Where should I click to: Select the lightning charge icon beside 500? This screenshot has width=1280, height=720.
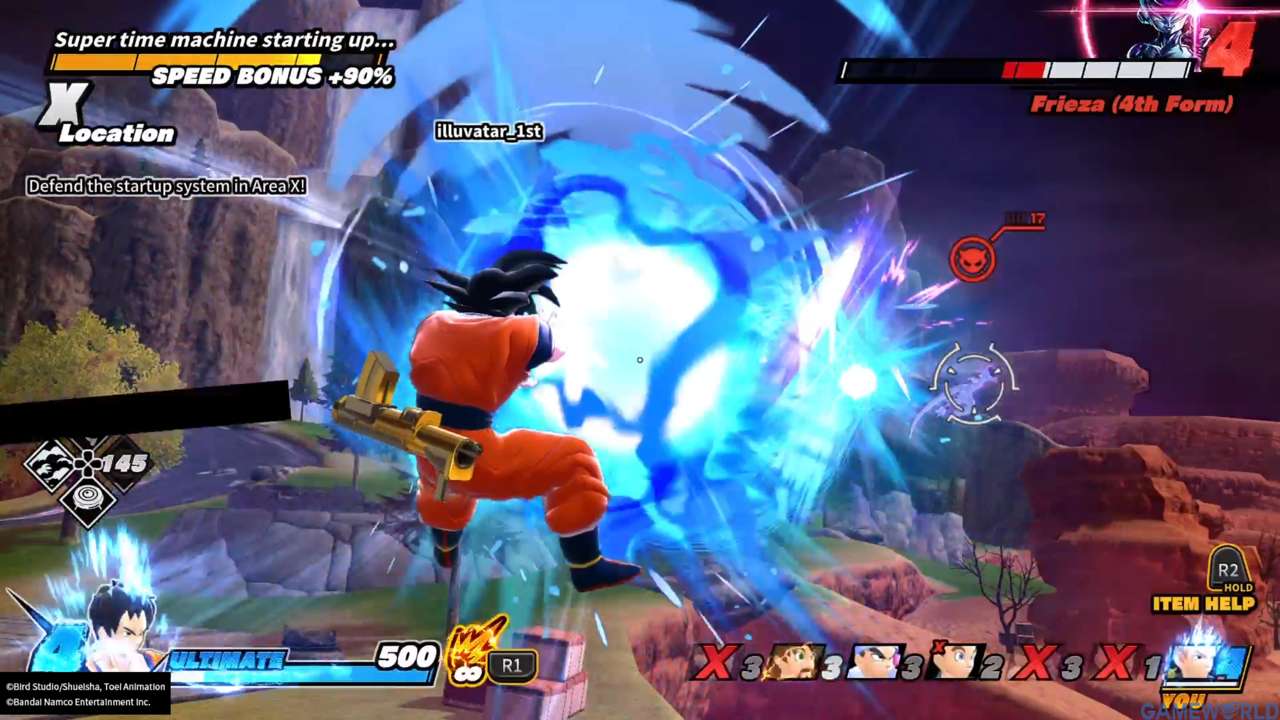point(467,655)
